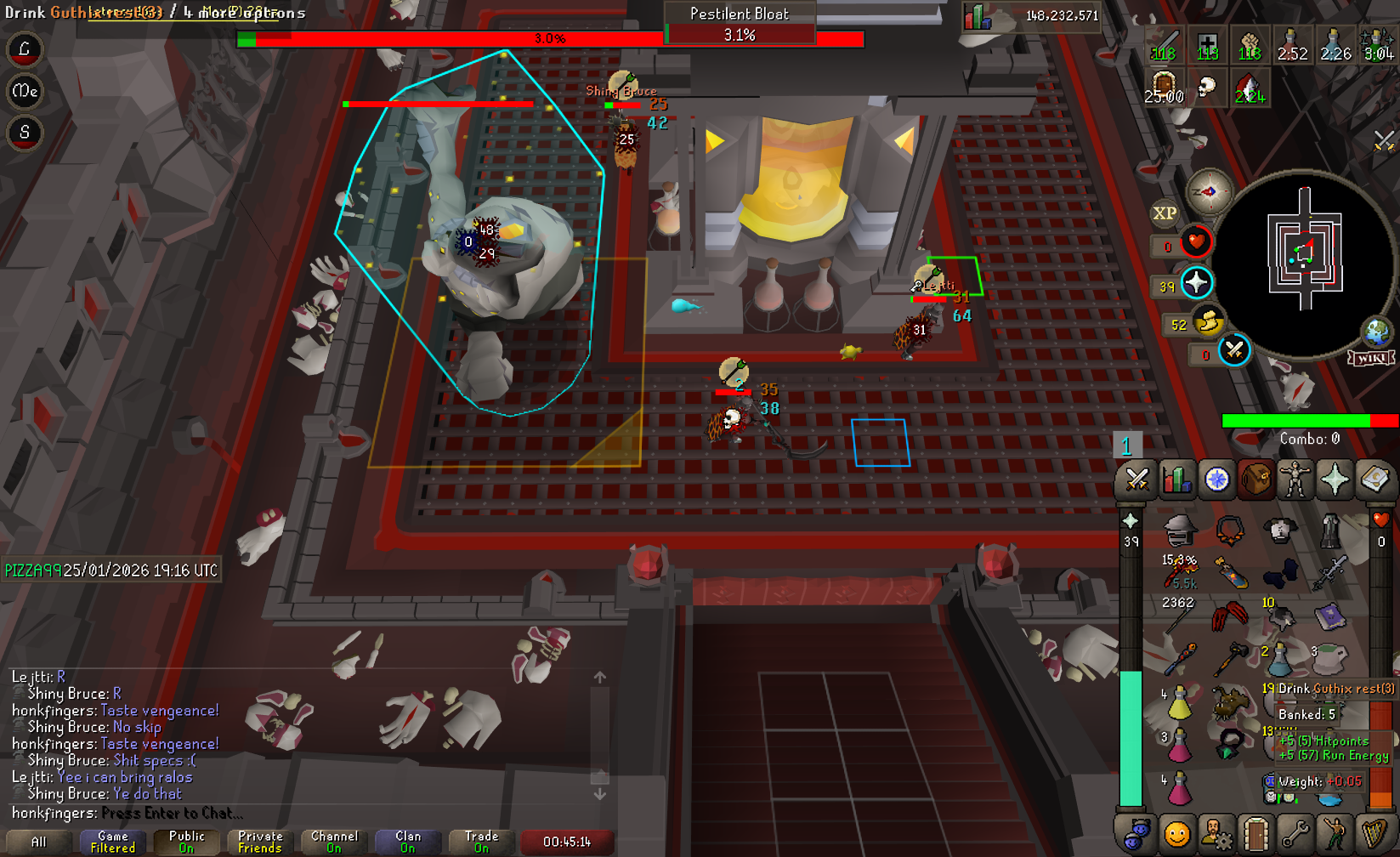Image resolution: width=1400 pixels, height=857 pixels.
Task: Toggle run with the boot energy orb
Action: [x=1208, y=323]
